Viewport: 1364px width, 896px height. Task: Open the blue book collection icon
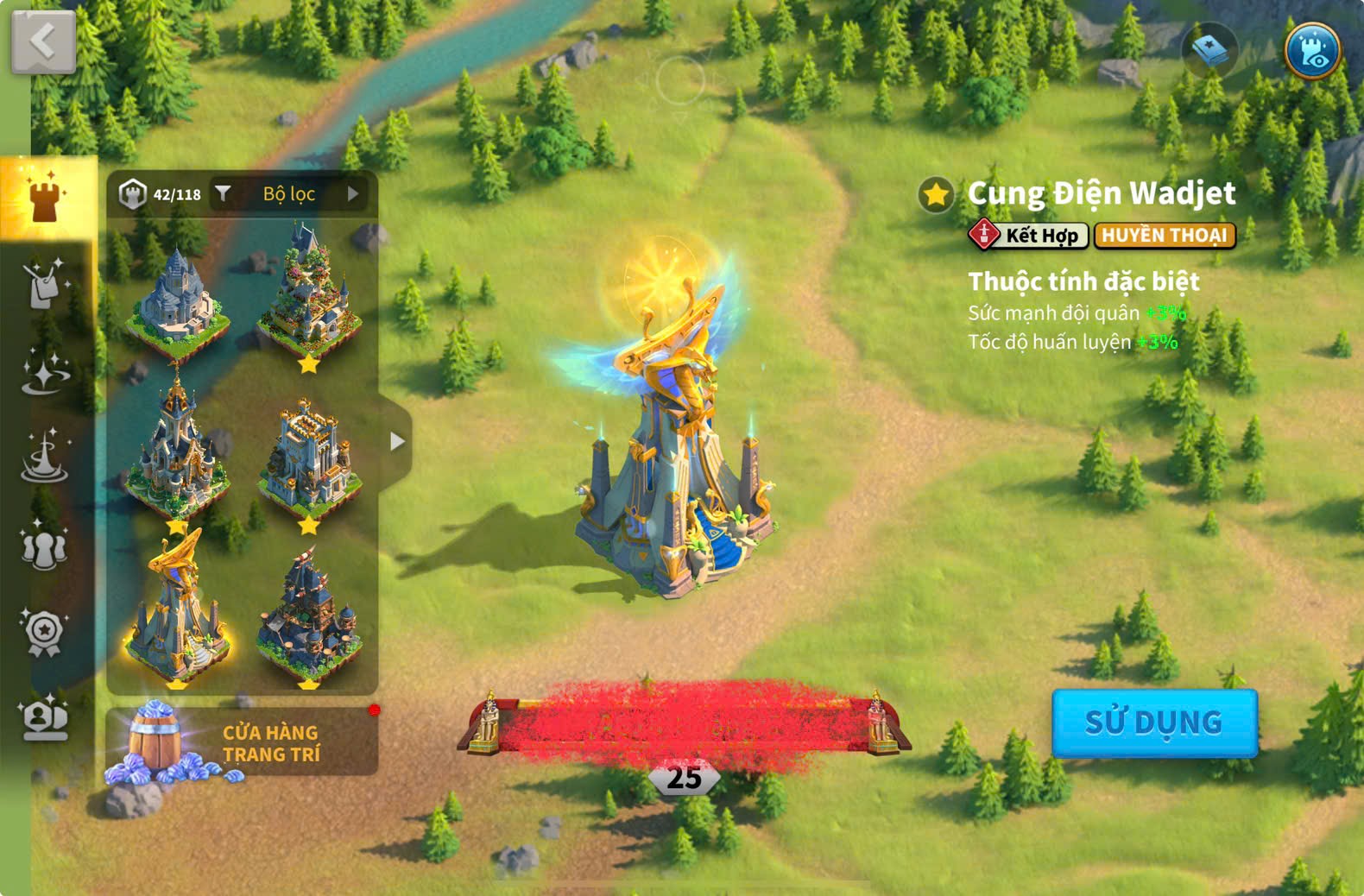click(x=1209, y=51)
